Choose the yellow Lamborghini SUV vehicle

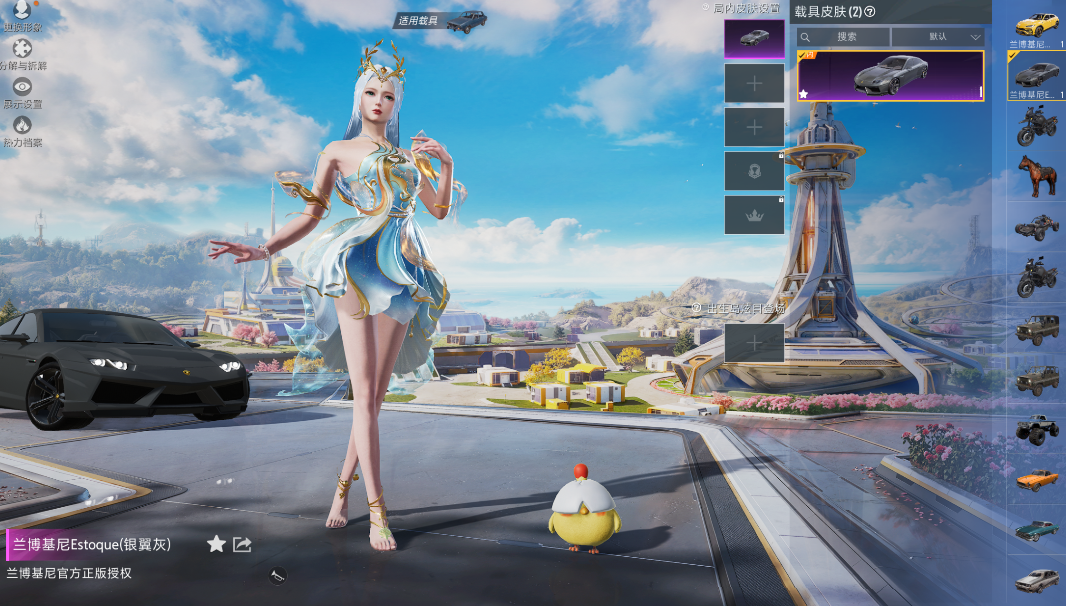[1037, 24]
